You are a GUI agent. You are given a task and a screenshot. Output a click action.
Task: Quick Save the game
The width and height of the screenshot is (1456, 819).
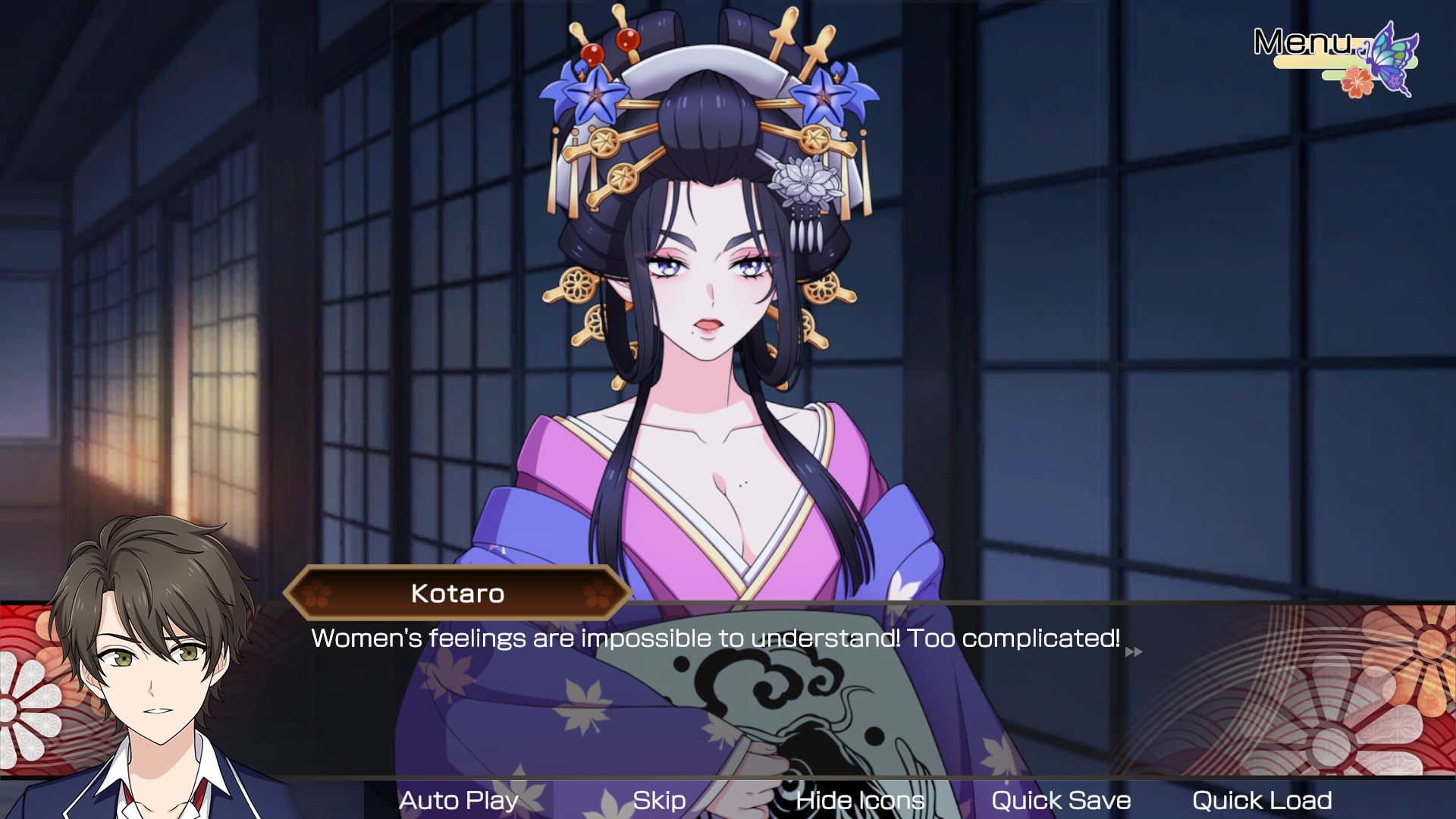pos(1060,800)
